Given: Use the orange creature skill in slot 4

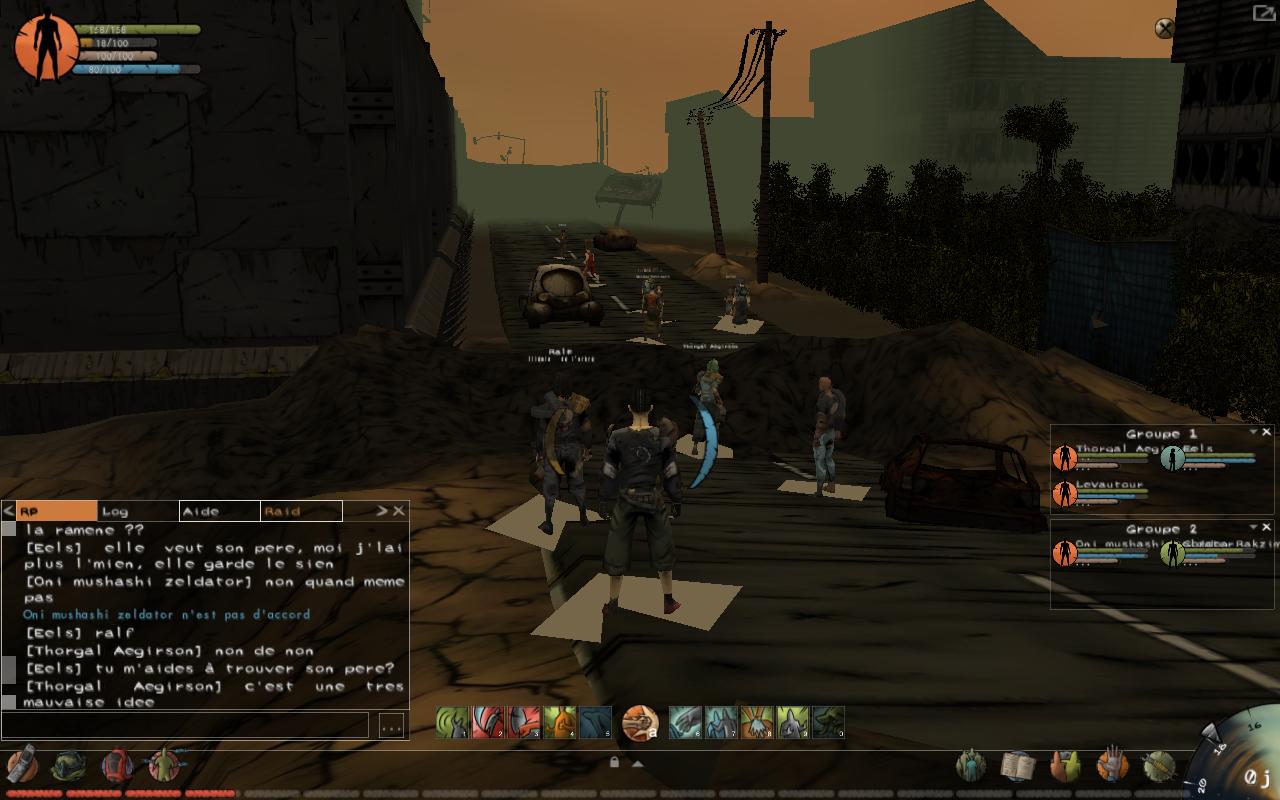Looking at the screenshot, I should tap(560, 722).
